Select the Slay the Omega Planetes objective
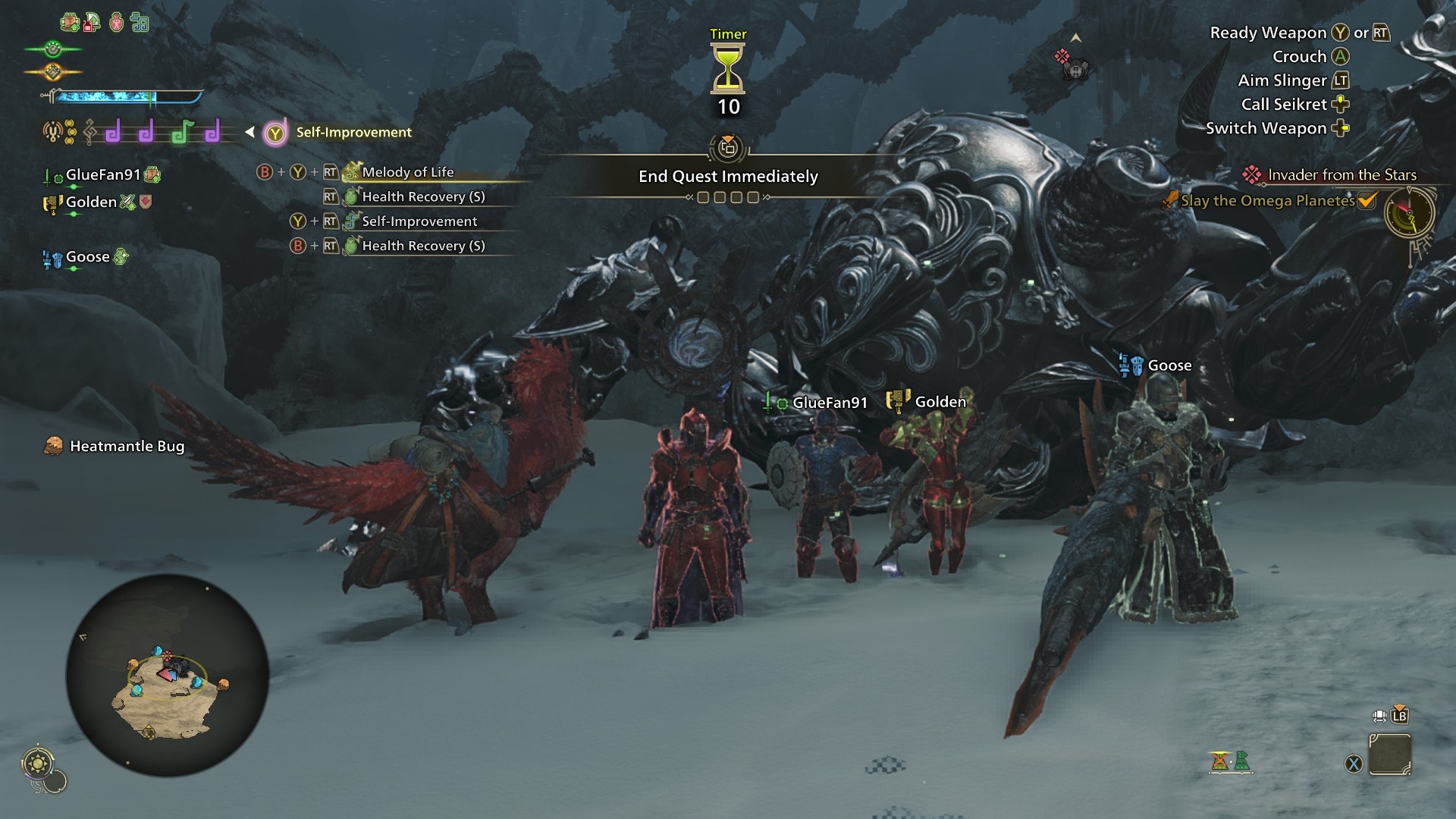1456x819 pixels. 1267,201
